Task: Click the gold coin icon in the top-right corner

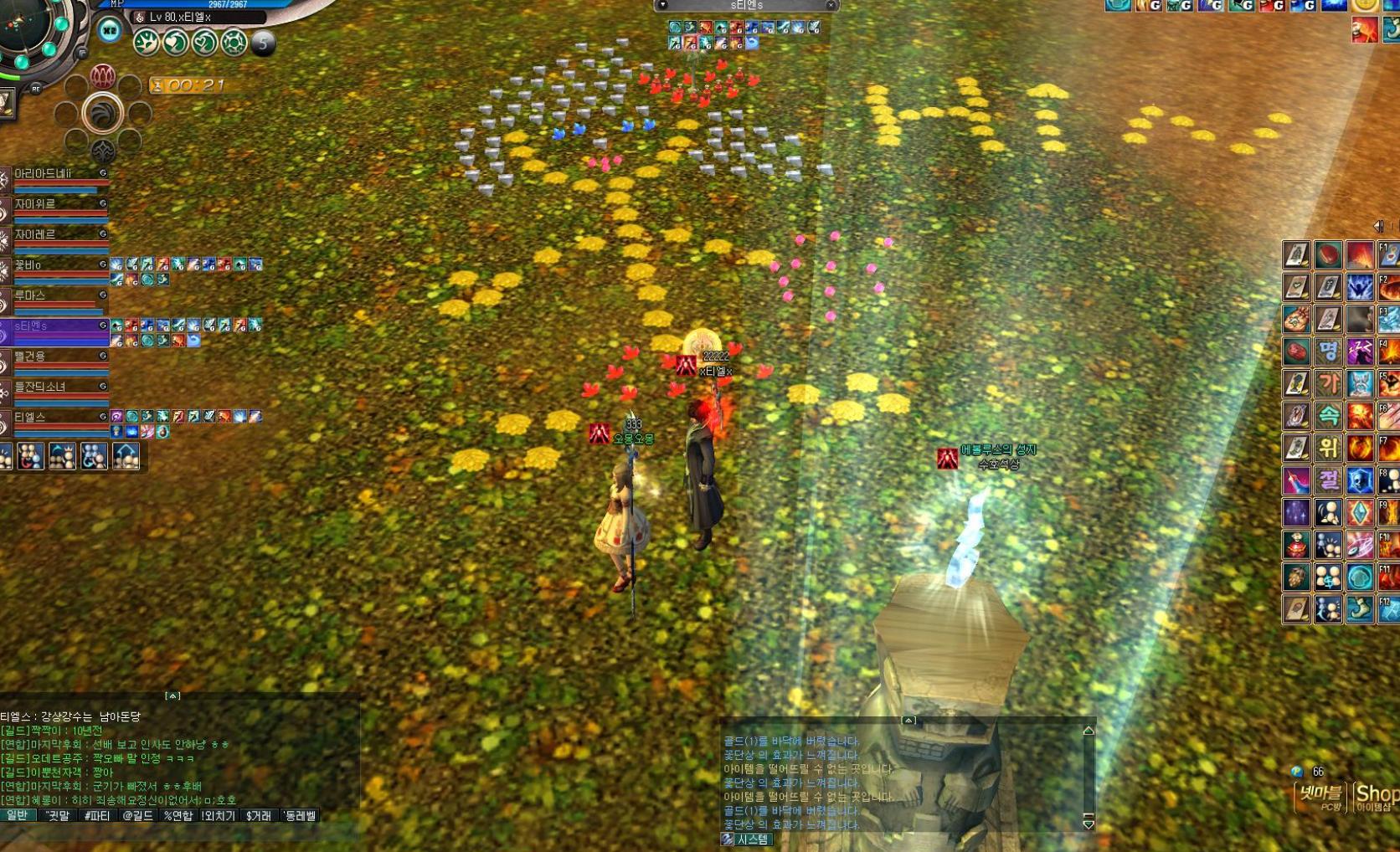Action: pos(1366,6)
